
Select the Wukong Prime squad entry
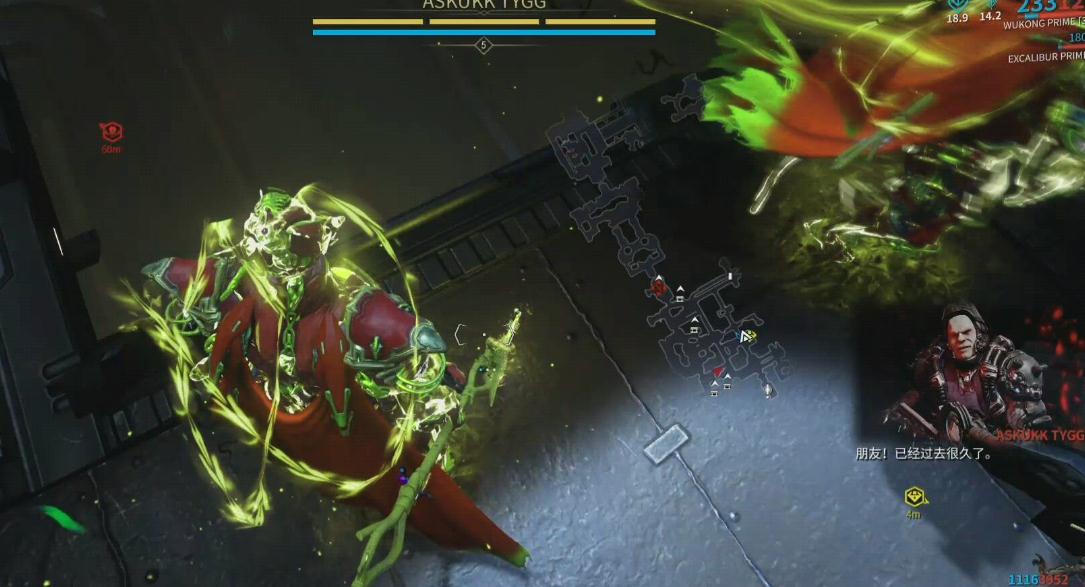tap(1045, 22)
